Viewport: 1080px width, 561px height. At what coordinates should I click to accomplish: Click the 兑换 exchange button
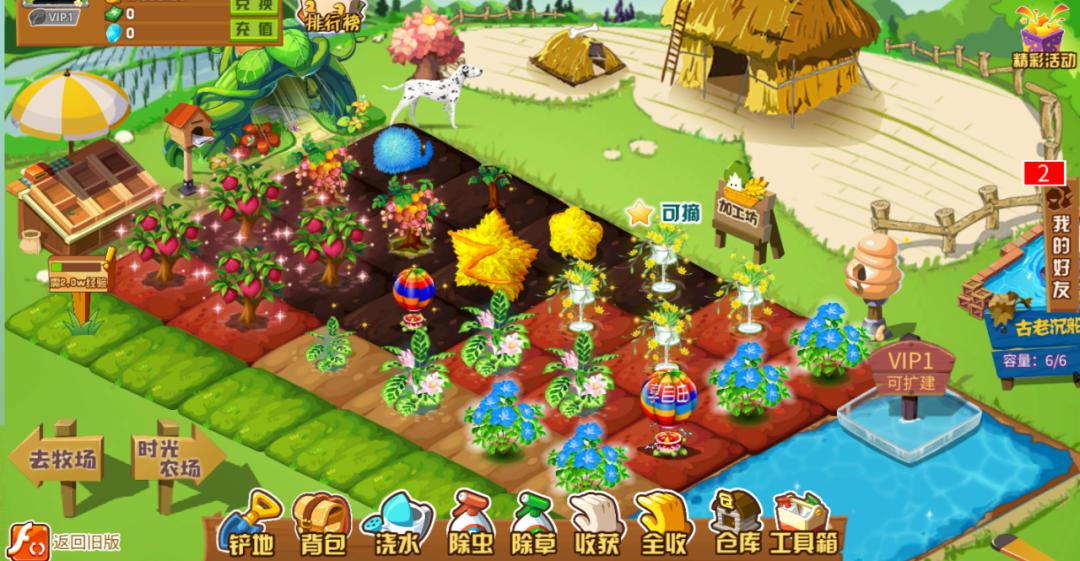pyautogui.click(x=255, y=5)
